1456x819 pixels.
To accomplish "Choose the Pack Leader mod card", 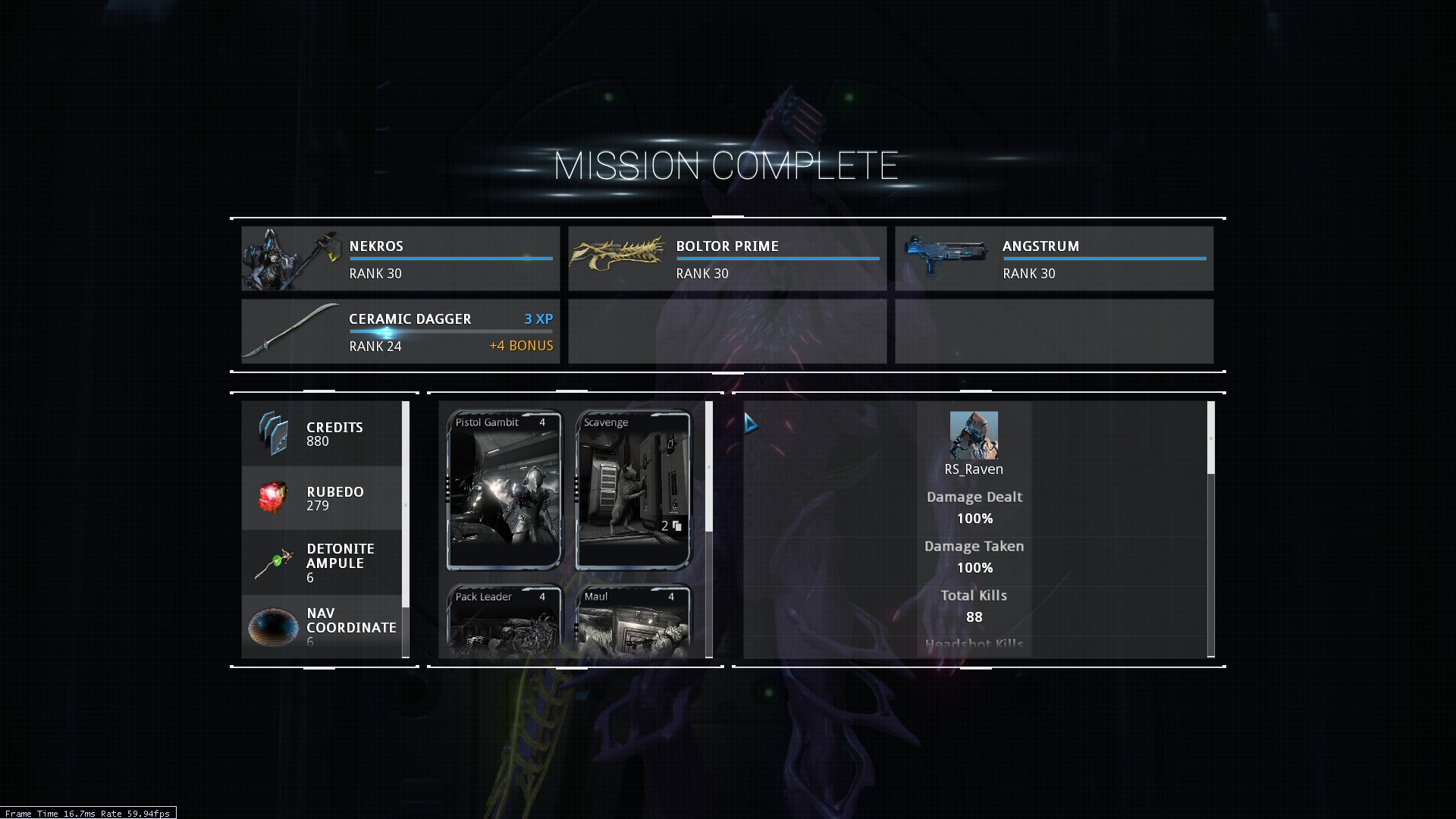I will click(504, 622).
